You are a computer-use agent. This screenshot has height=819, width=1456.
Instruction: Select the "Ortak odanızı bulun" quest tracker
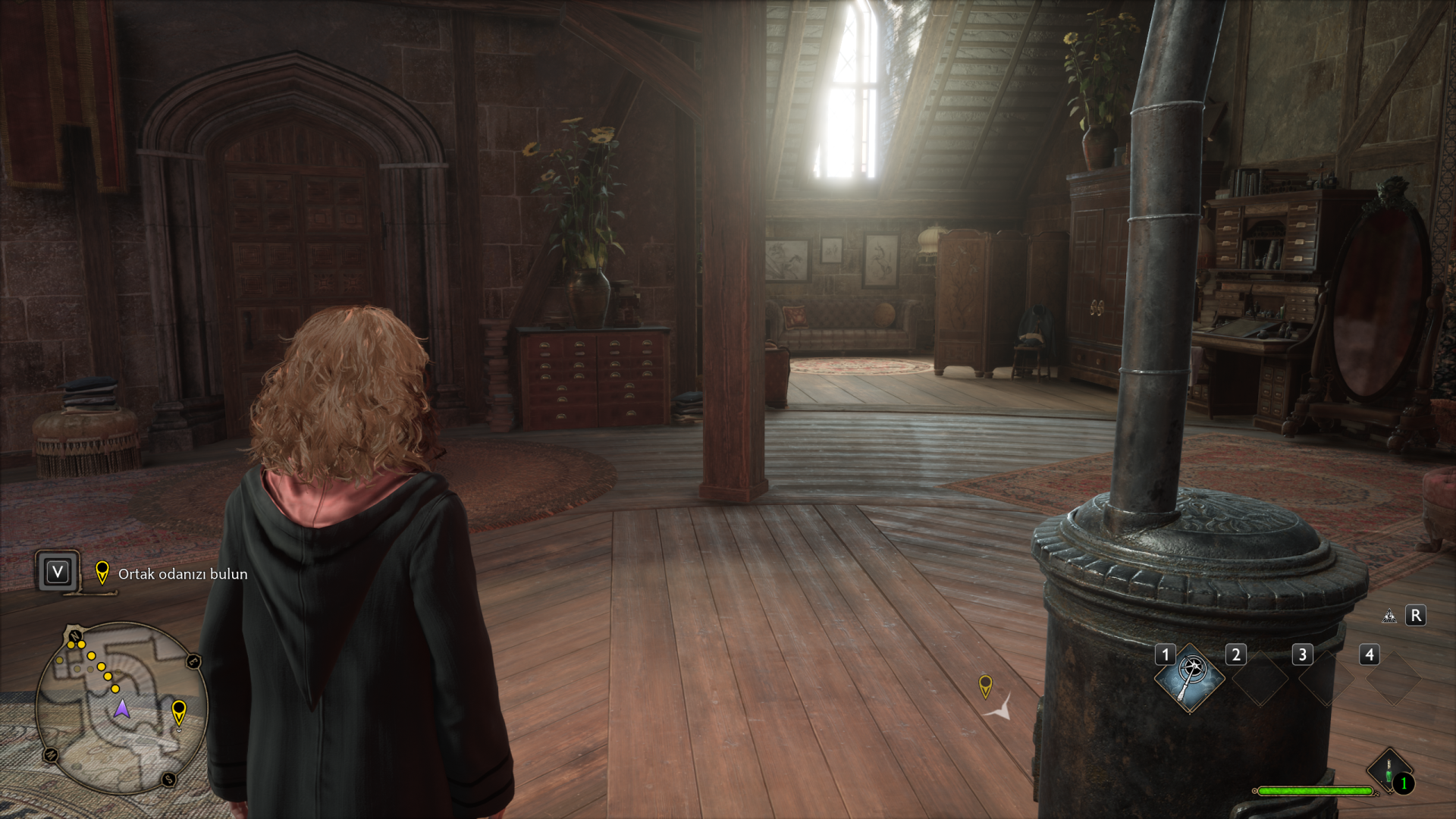point(182,574)
